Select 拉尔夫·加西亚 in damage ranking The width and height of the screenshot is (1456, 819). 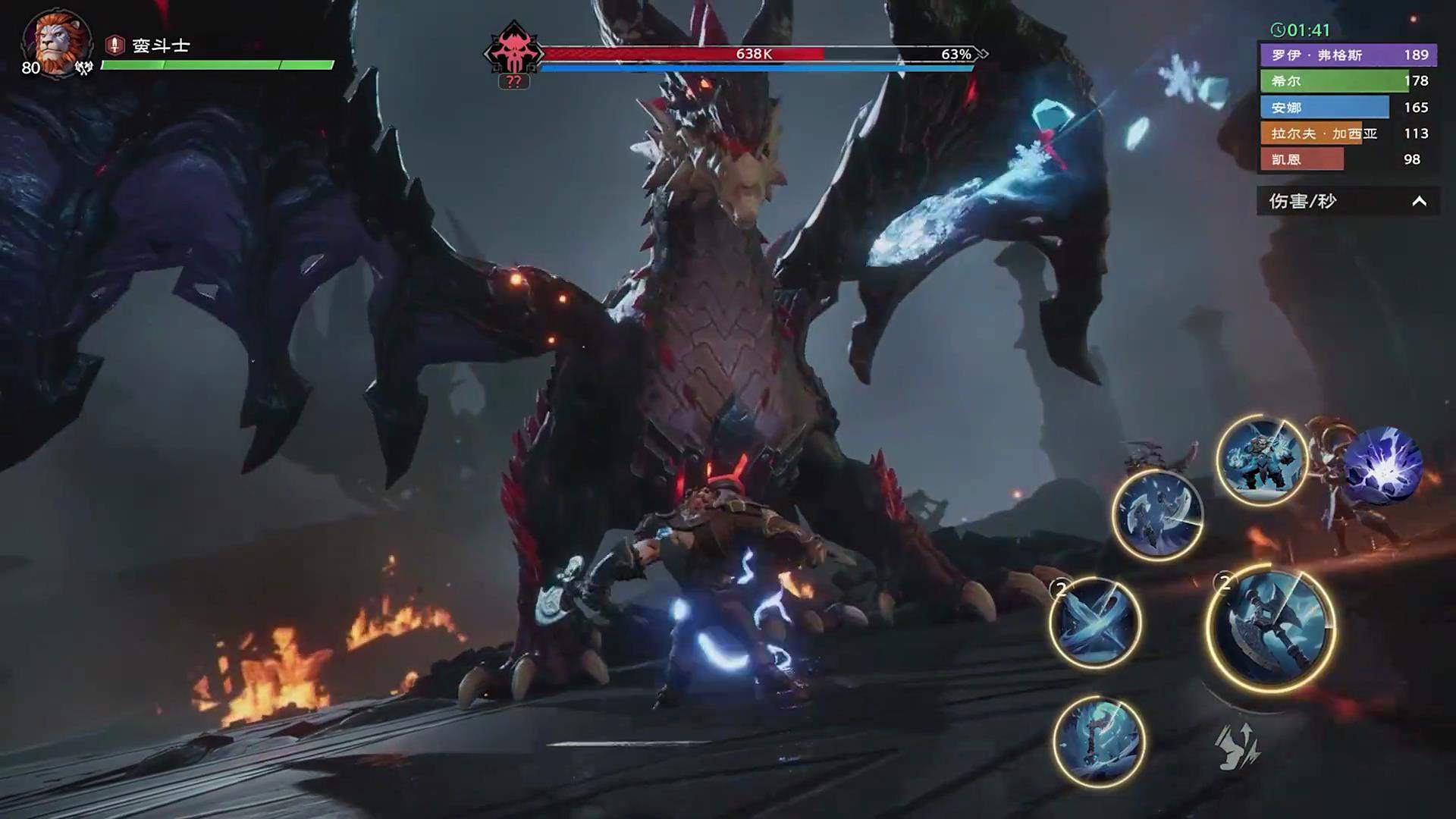coord(1348,133)
